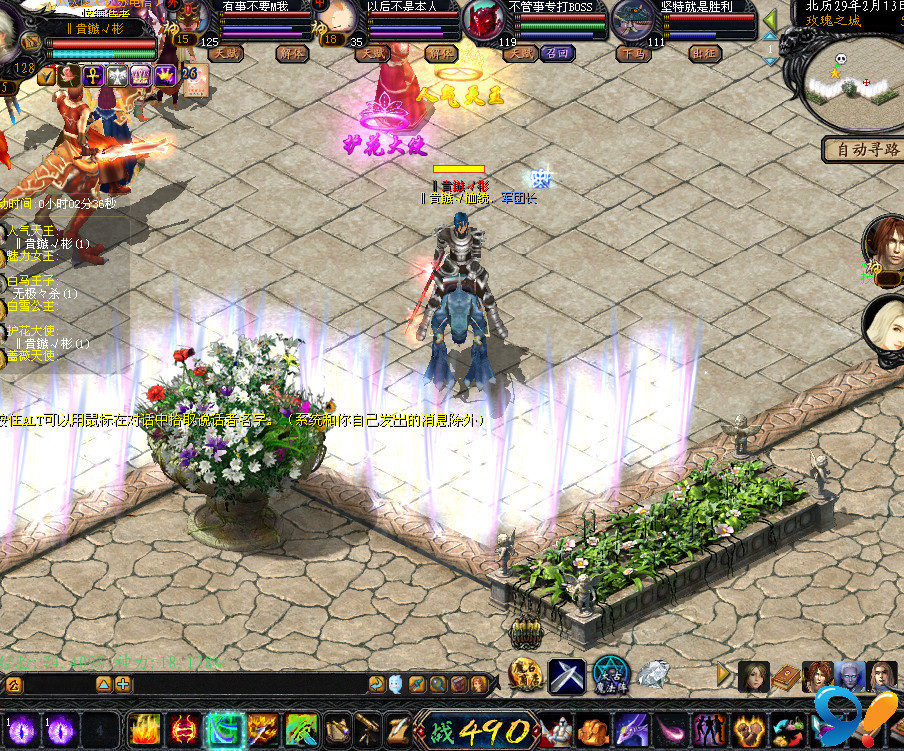Activate the flame skill on the hotbar
Viewport: 904px width, 751px height.
coord(145,730)
